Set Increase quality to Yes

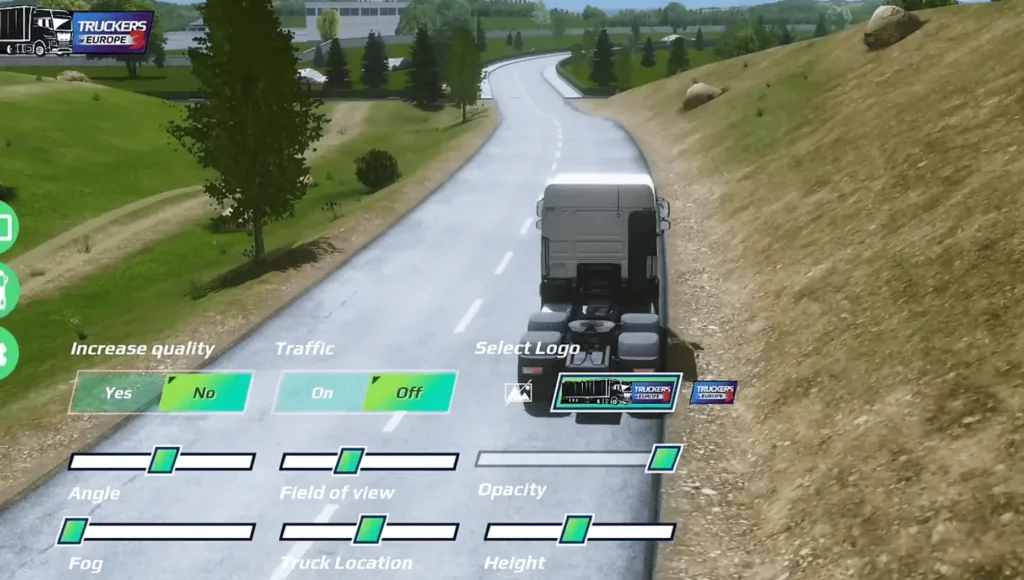tap(118, 393)
